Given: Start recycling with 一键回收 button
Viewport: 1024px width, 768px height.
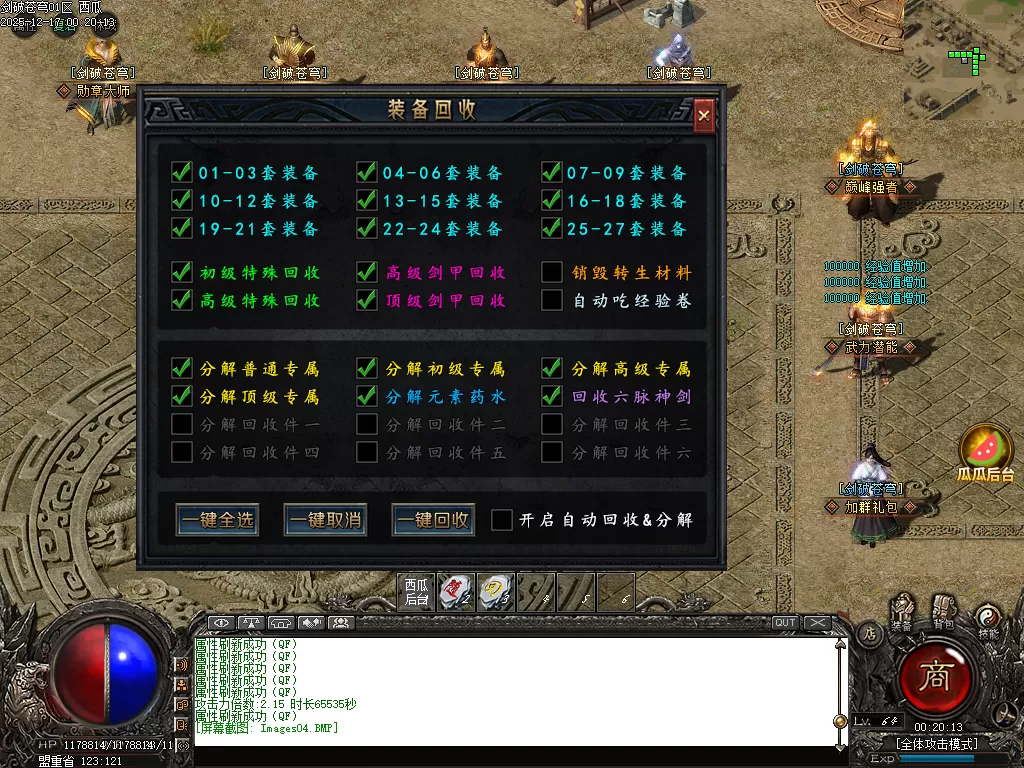Looking at the screenshot, I should click(x=433, y=520).
